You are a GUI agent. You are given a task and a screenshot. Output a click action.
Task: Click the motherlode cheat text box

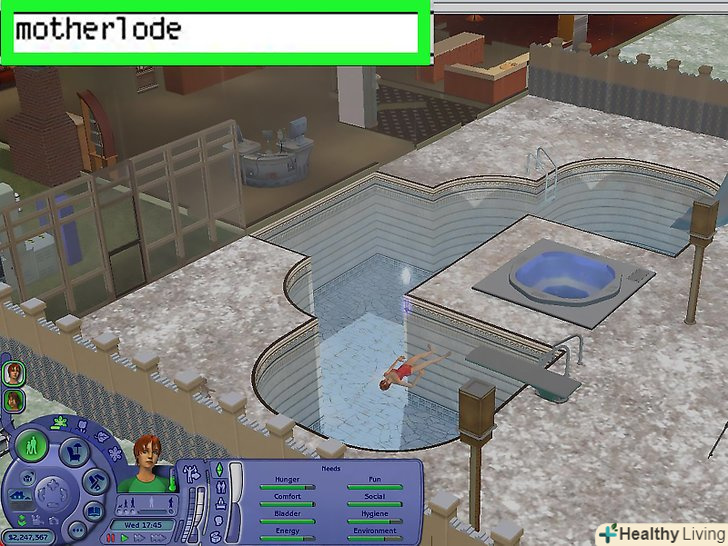(215, 32)
